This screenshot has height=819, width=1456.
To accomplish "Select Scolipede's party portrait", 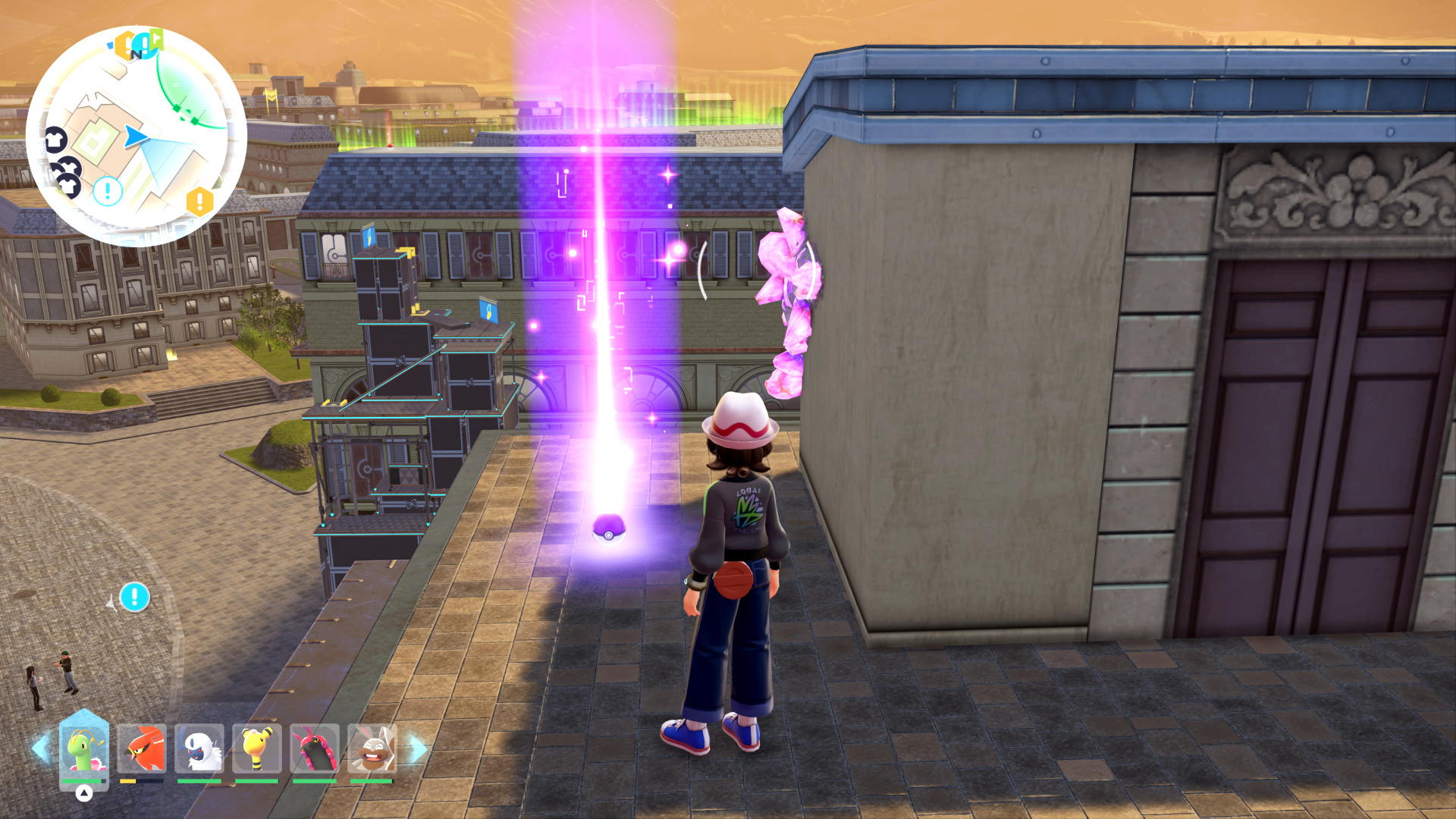I will pyautogui.click(x=315, y=749).
